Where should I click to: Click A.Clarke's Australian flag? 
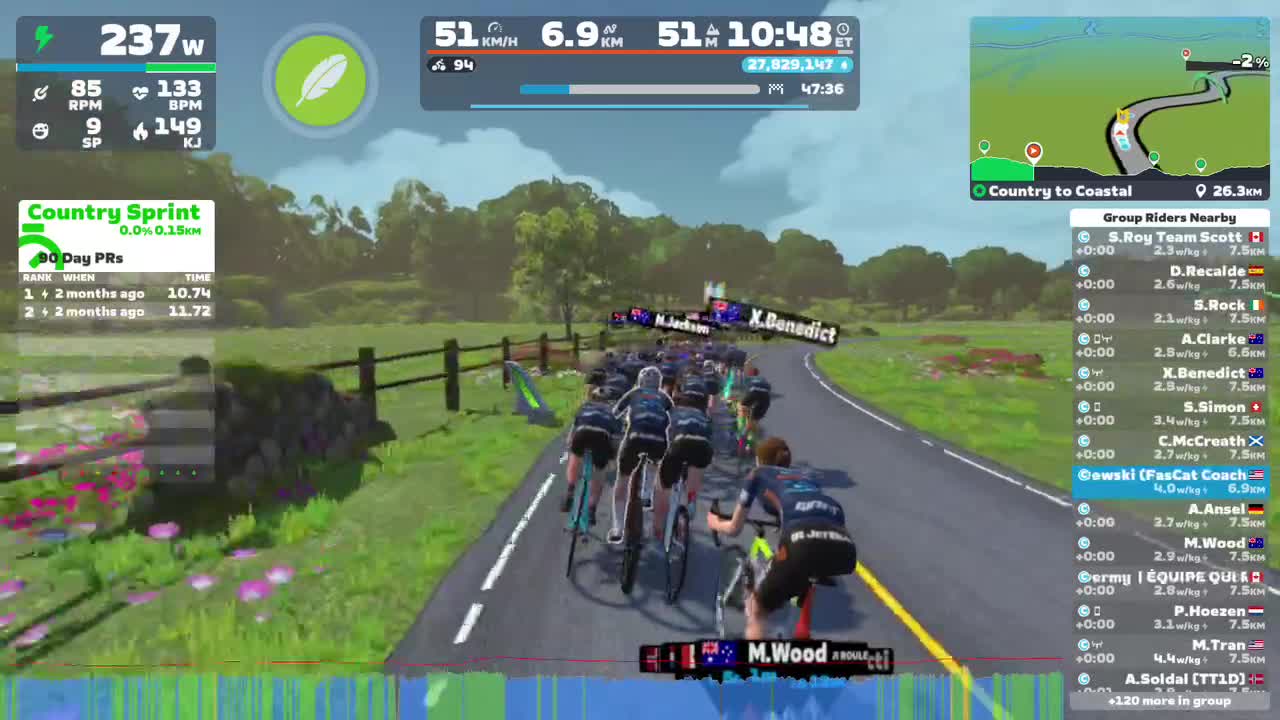[x=1258, y=339]
